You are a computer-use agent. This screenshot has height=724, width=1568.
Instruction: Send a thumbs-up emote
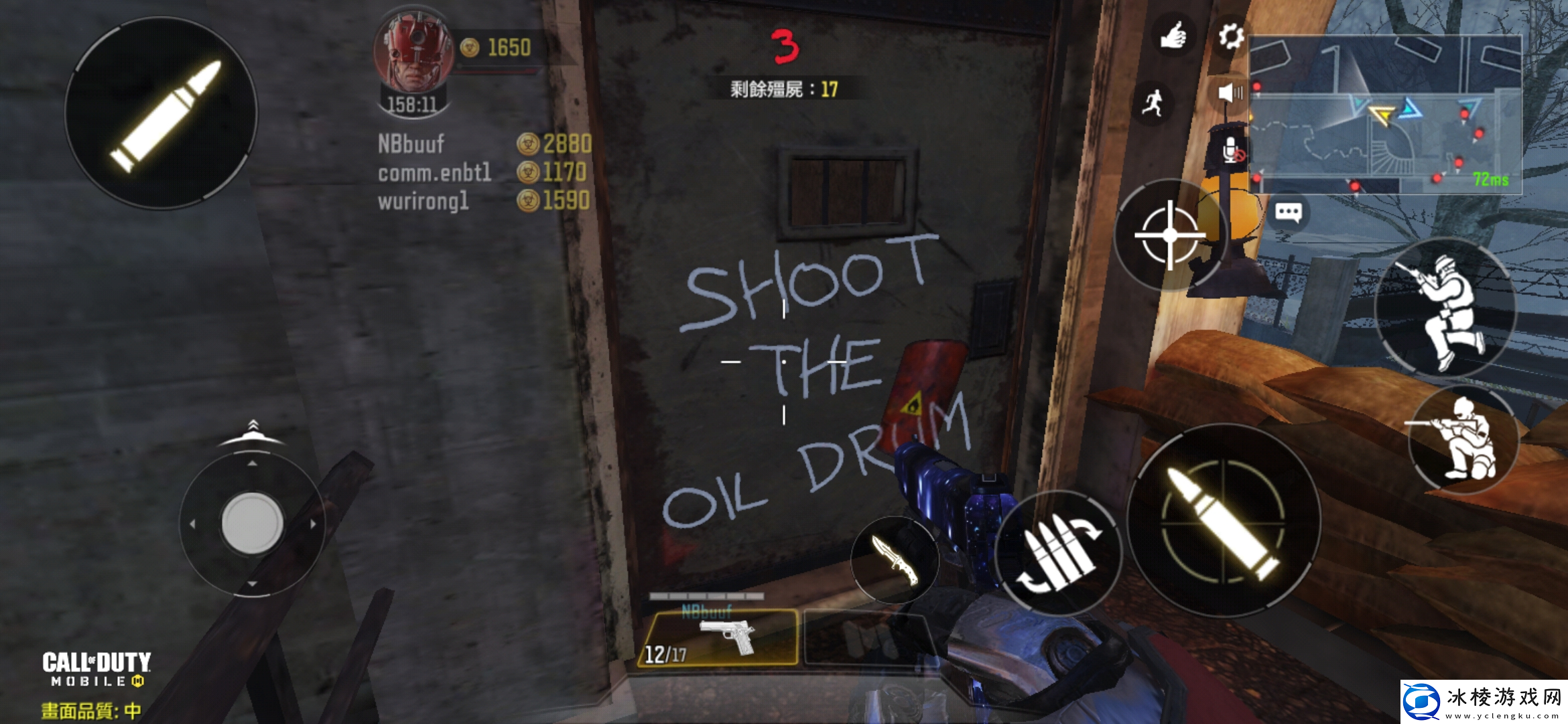[1173, 35]
